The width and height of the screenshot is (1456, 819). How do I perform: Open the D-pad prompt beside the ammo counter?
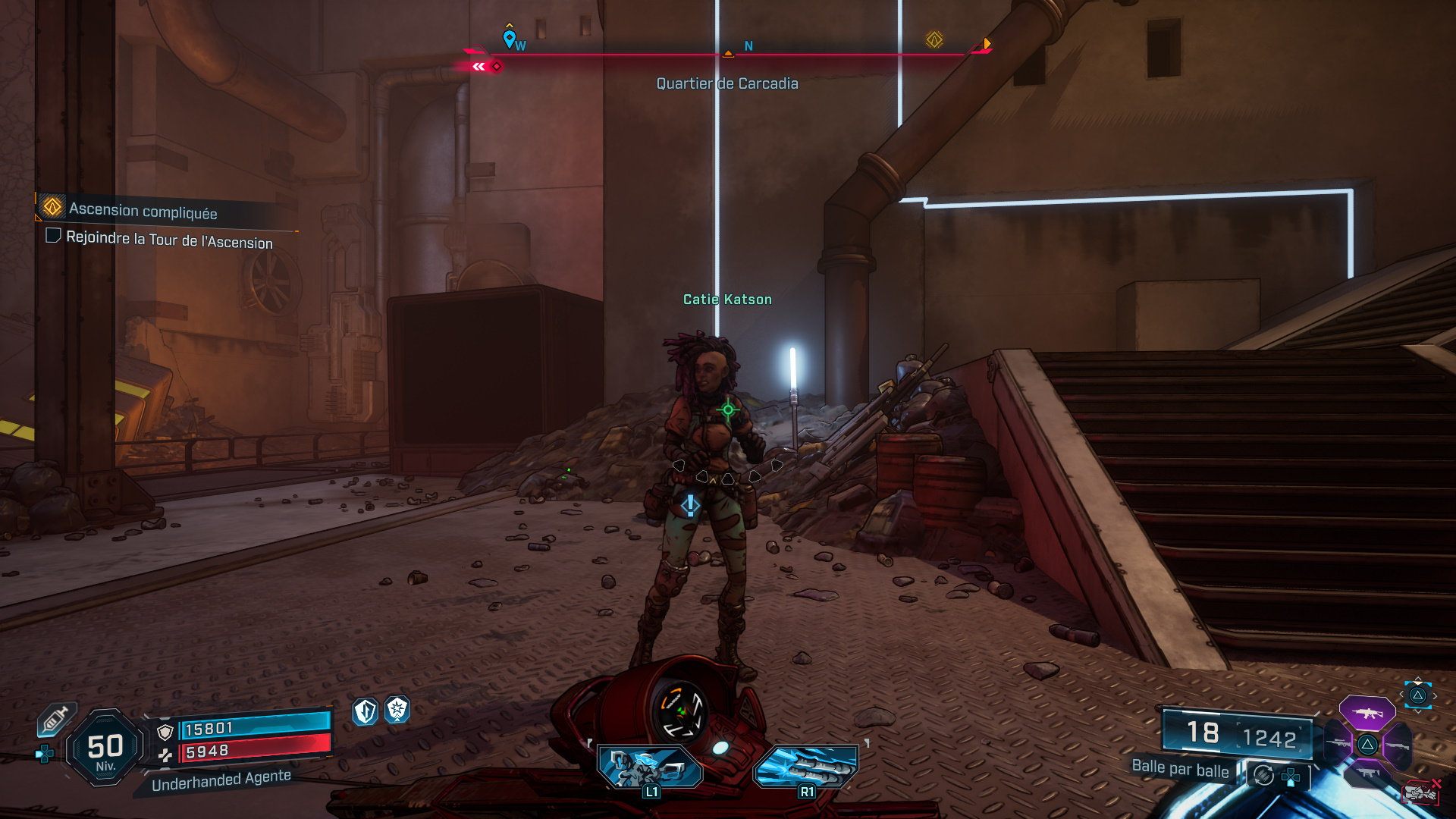coord(1290,777)
